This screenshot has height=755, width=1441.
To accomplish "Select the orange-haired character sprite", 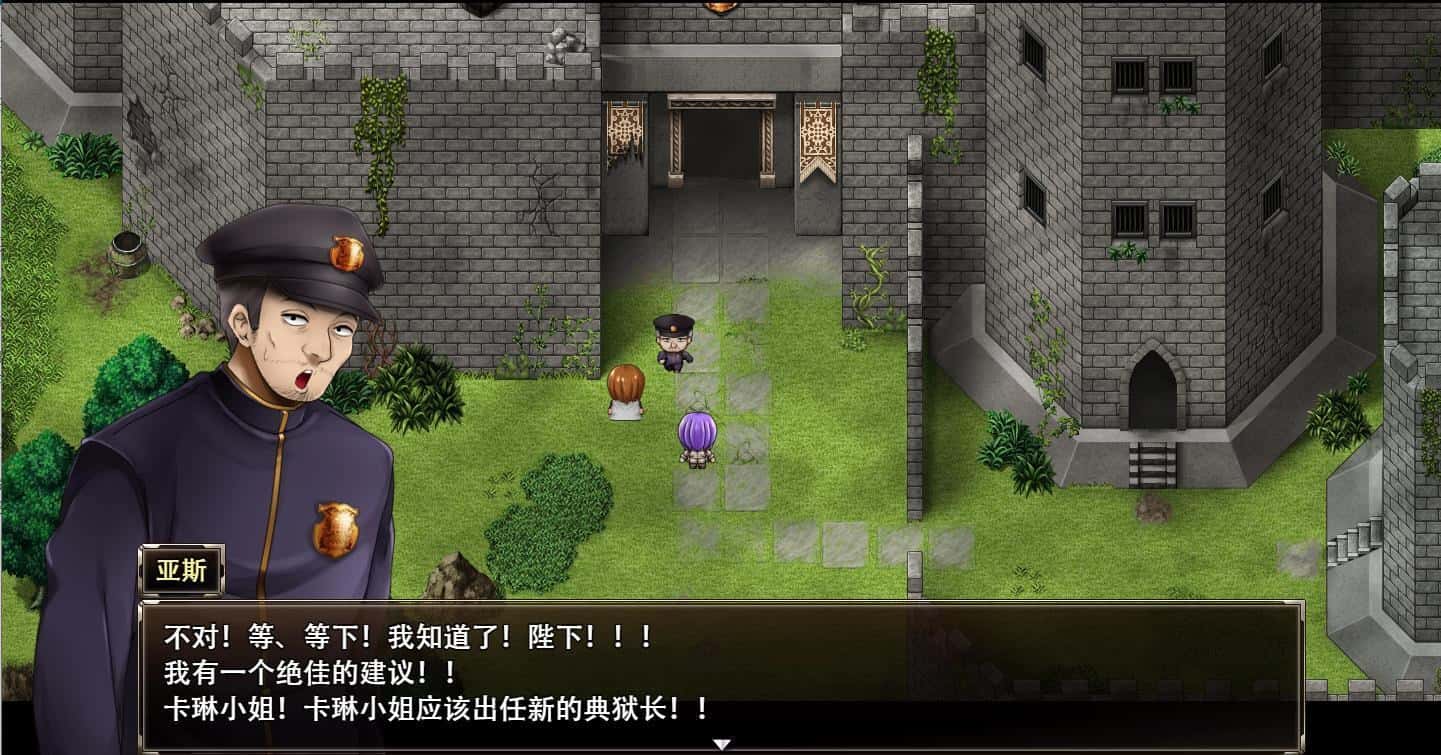I will 626,390.
